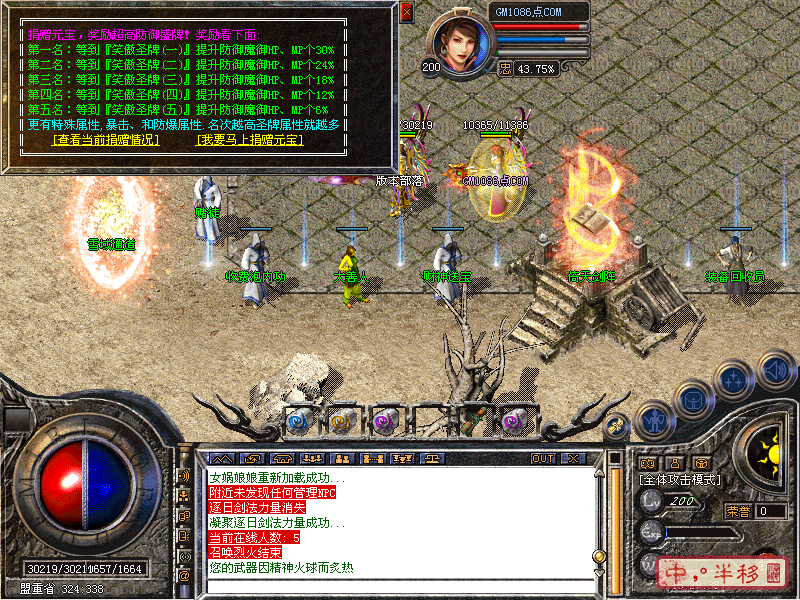Open the character figure round button
800x600 pixels.
coord(655,422)
